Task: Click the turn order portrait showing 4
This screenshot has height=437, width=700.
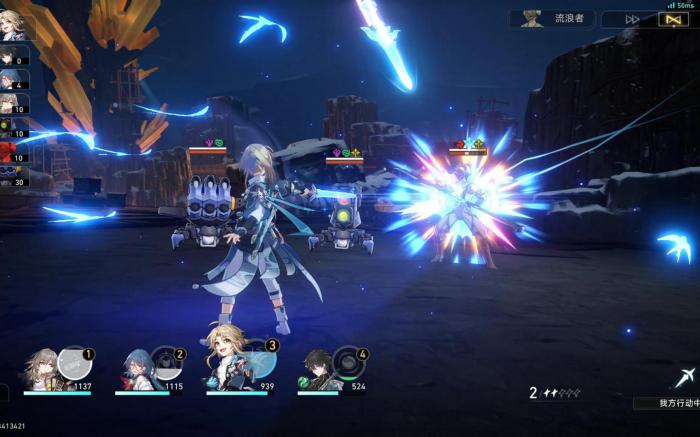Action: click(13, 80)
